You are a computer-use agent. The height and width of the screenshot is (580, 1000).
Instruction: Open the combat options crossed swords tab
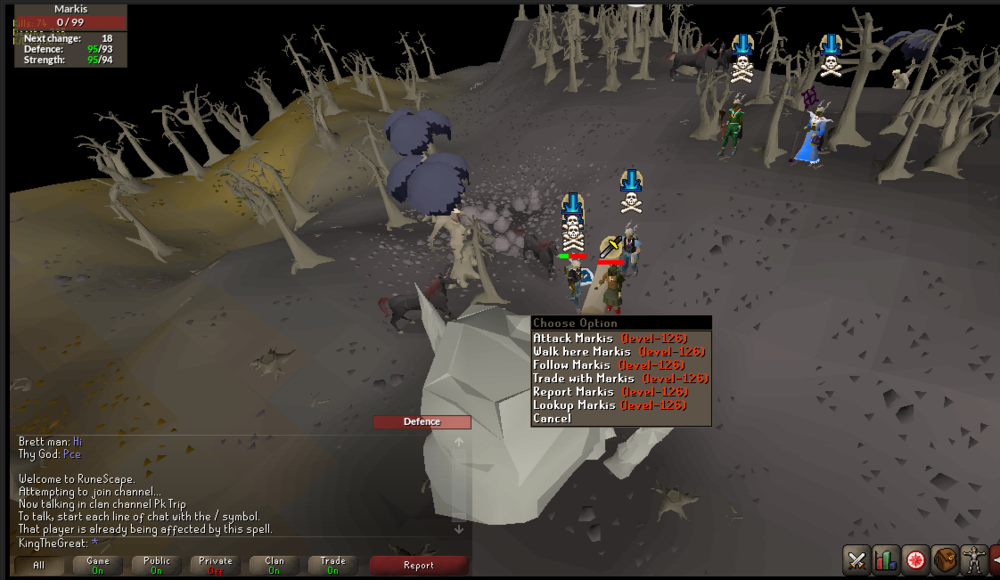pyautogui.click(x=856, y=560)
